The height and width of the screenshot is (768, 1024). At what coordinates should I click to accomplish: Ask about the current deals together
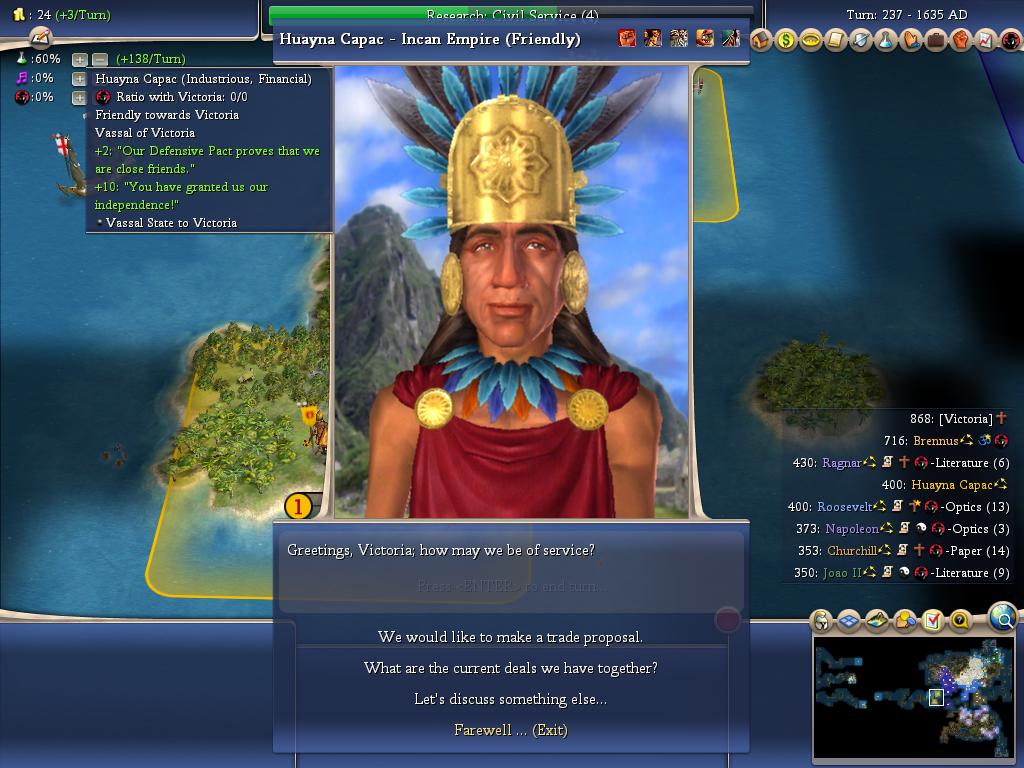coord(510,668)
